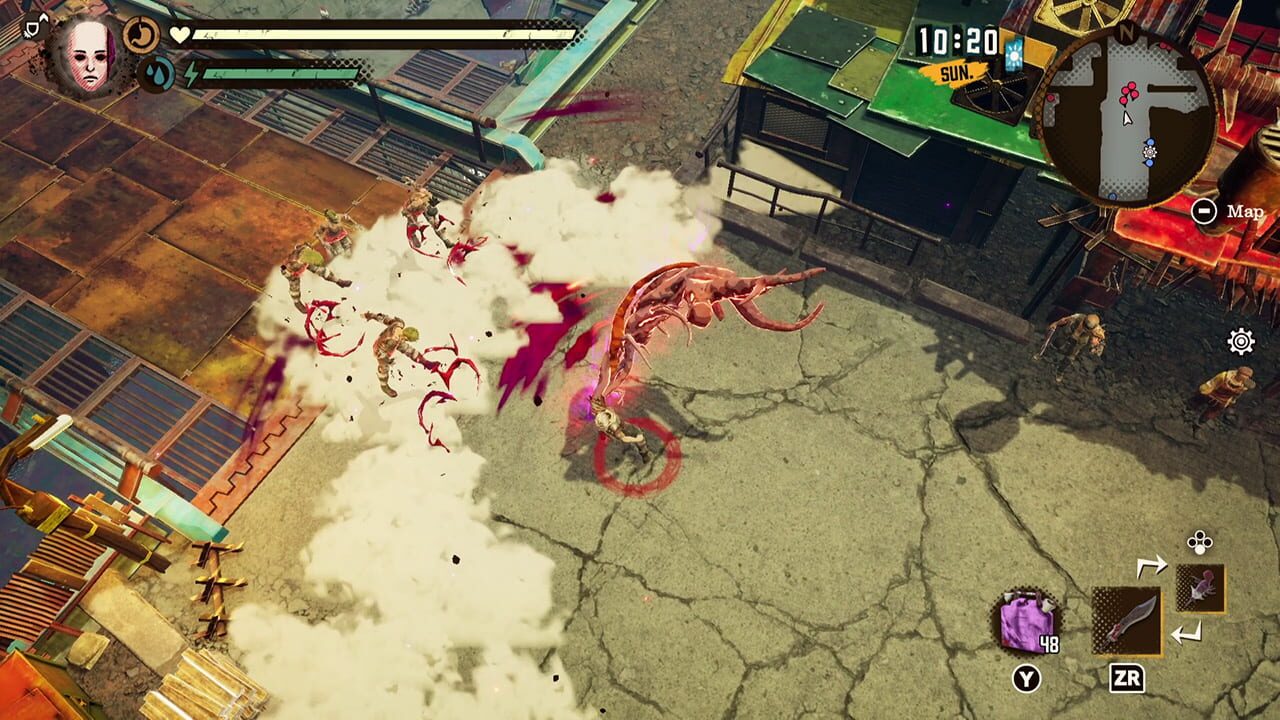Image resolution: width=1280 pixels, height=720 pixels.
Task: Click the lightning stamina icon
Action: (192, 73)
